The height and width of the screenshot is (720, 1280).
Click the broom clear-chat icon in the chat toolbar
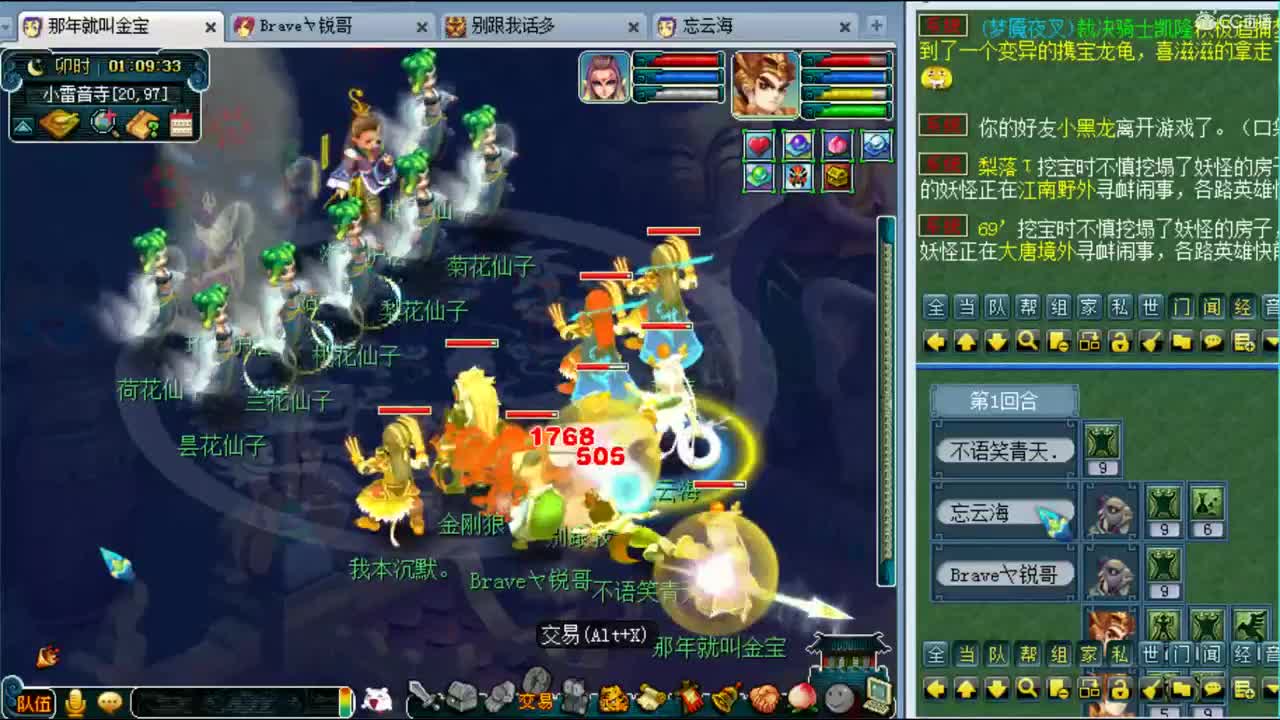tap(1151, 343)
